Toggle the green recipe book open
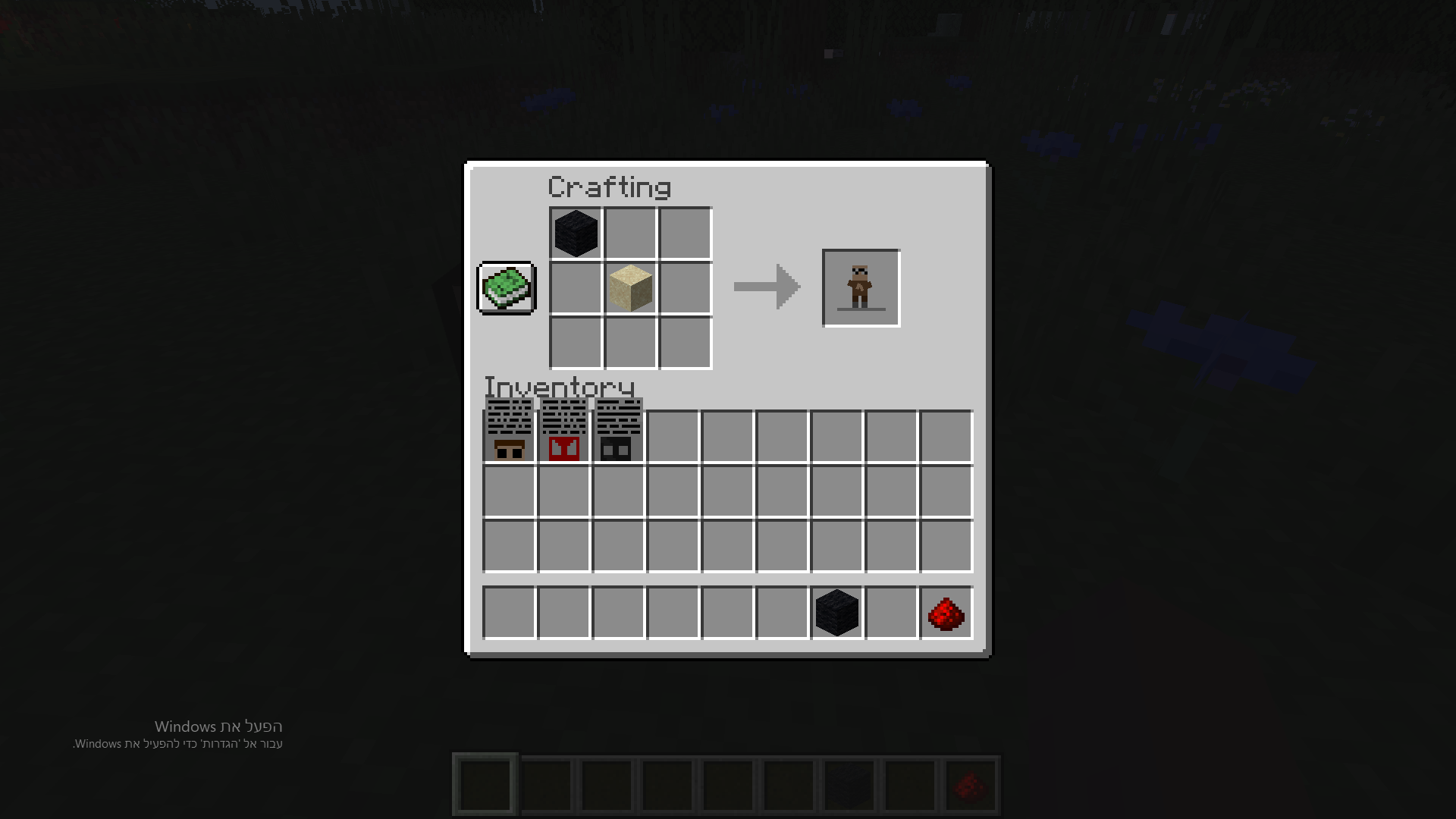Image resolution: width=1456 pixels, height=819 pixels. pos(505,288)
